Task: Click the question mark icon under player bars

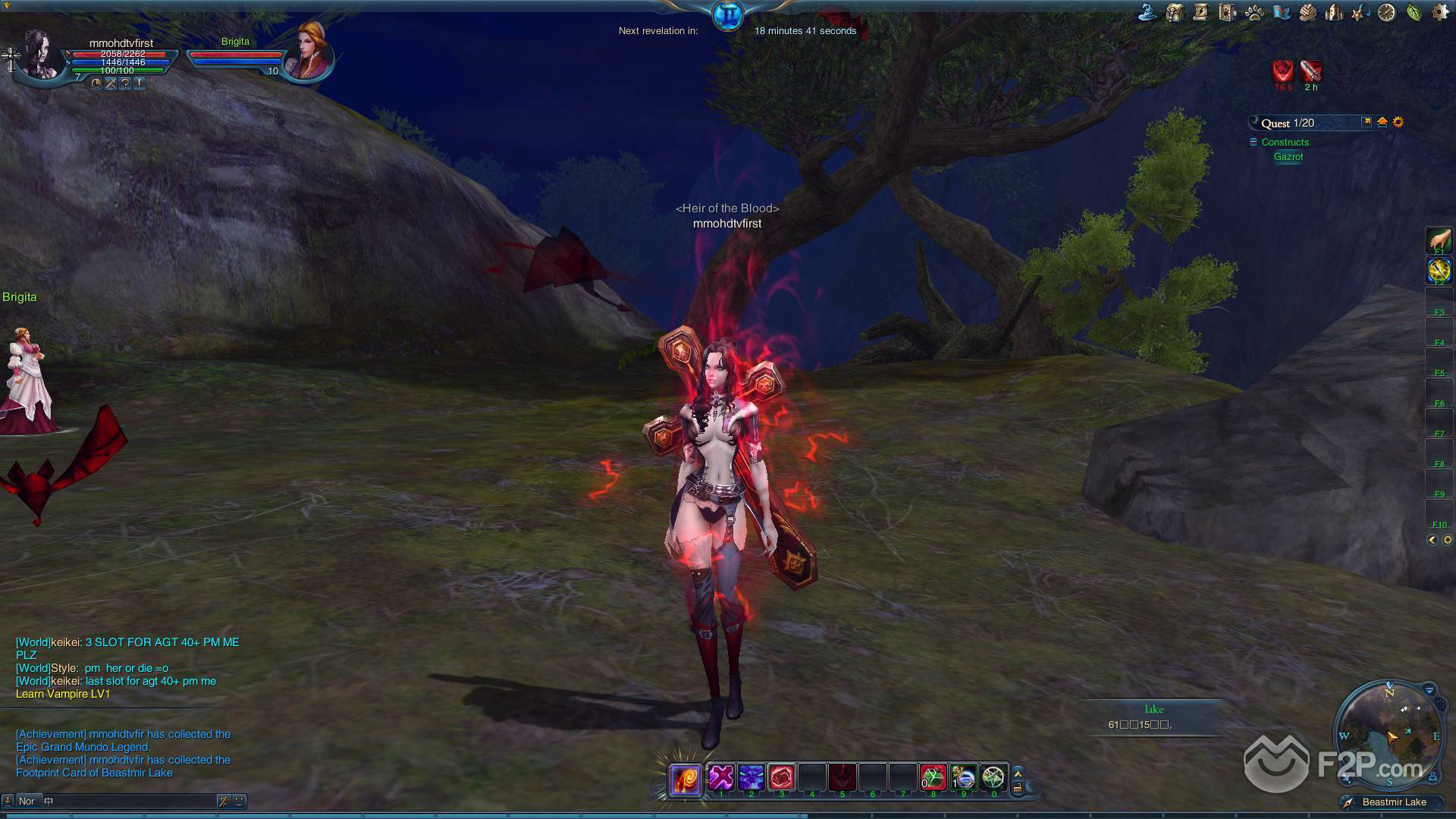Action: point(125,83)
